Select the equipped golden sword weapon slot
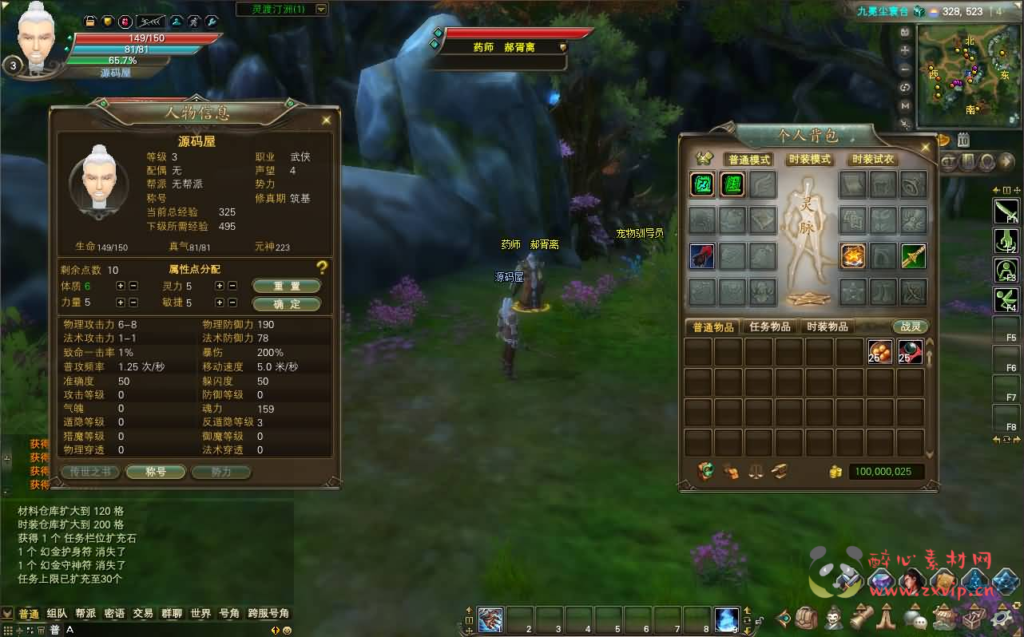 pos(913,256)
